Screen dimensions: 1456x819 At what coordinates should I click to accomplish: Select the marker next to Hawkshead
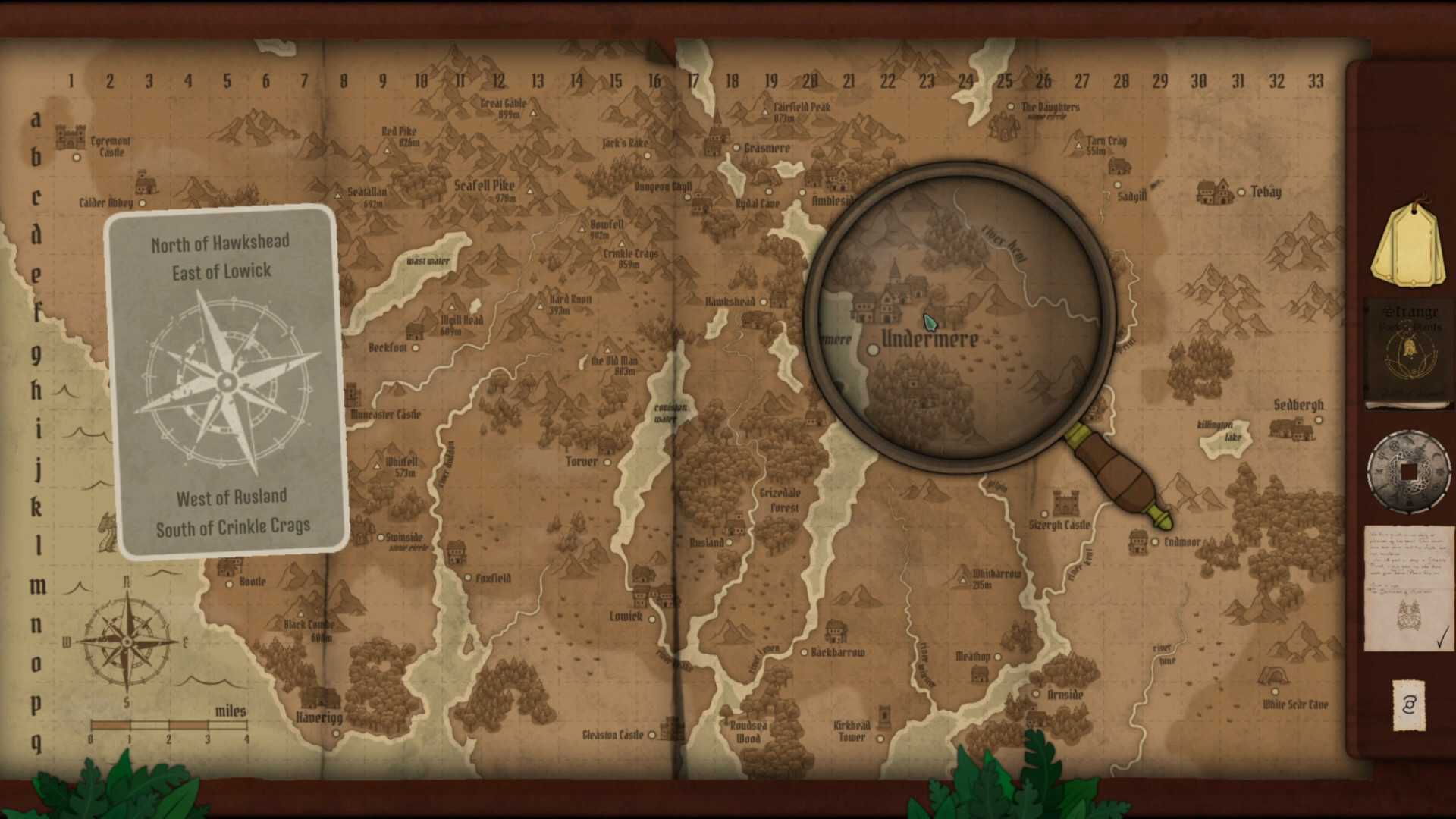click(762, 301)
